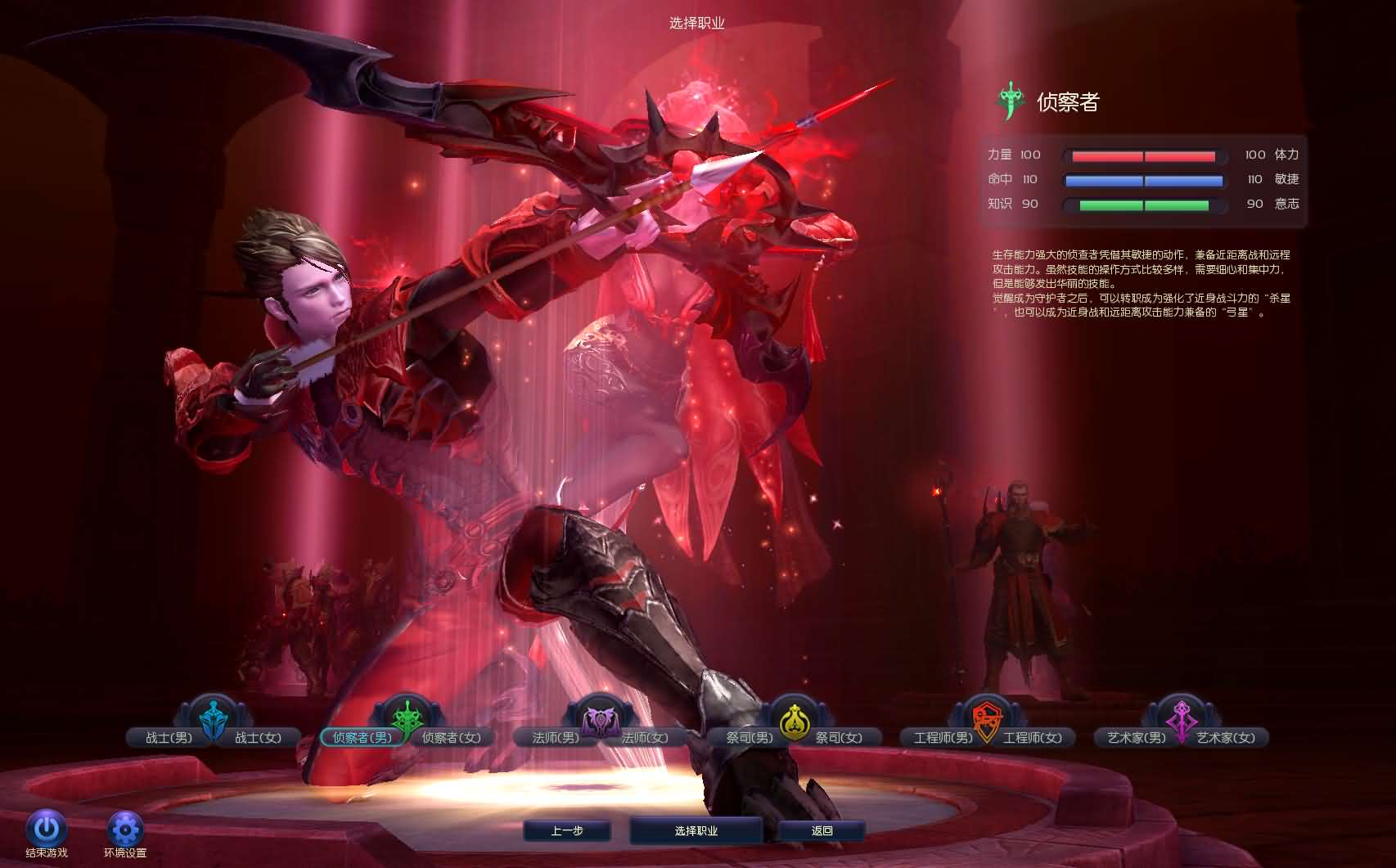The height and width of the screenshot is (868, 1396).
Task: Click the 上一步 button
Action: coord(567,829)
